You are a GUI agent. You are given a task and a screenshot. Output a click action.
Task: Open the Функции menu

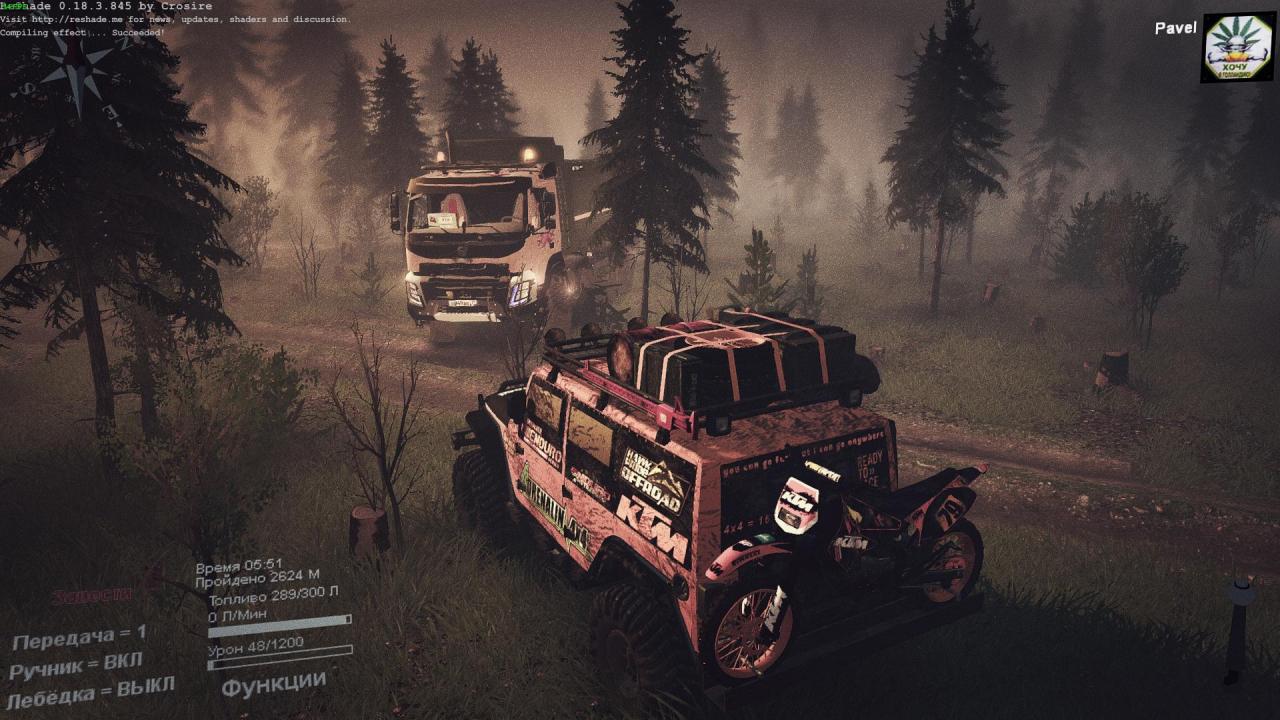click(273, 686)
